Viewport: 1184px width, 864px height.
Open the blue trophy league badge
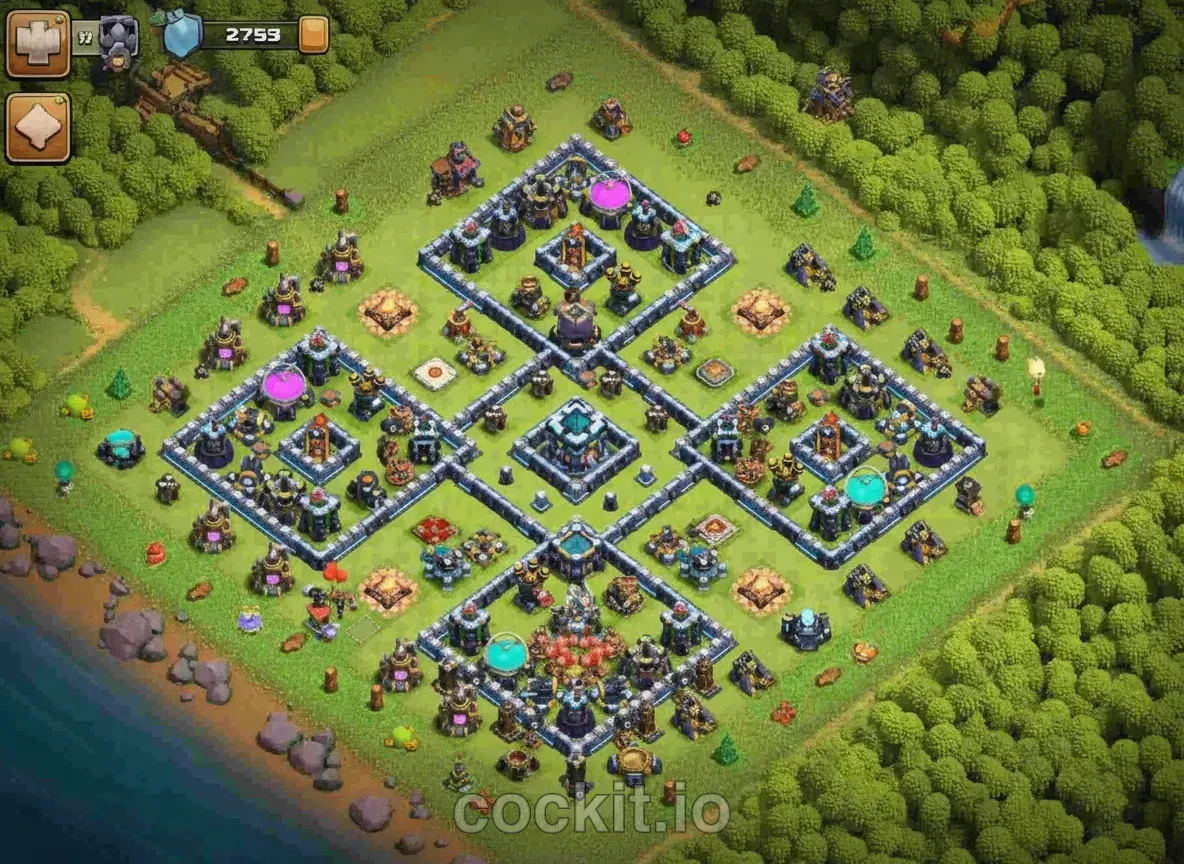181,34
